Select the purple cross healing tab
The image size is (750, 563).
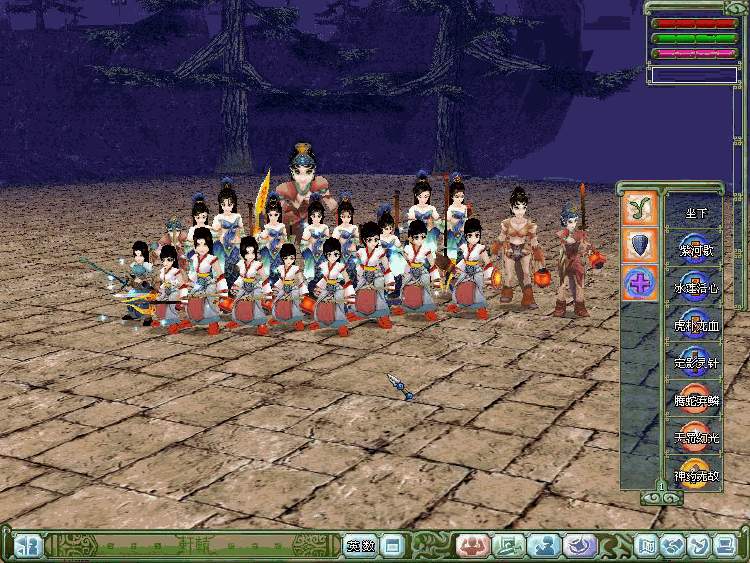pos(639,283)
